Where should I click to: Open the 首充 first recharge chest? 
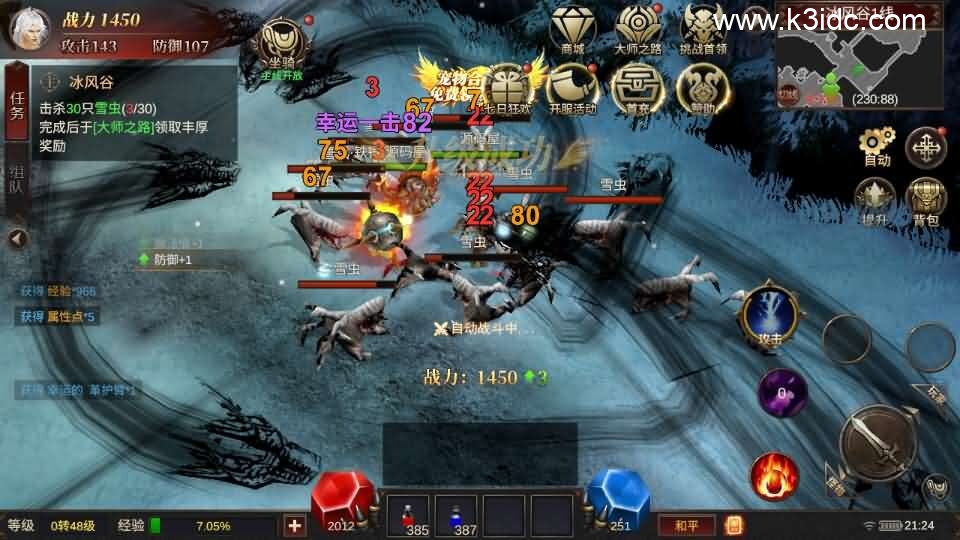click(x=636, y=87)
